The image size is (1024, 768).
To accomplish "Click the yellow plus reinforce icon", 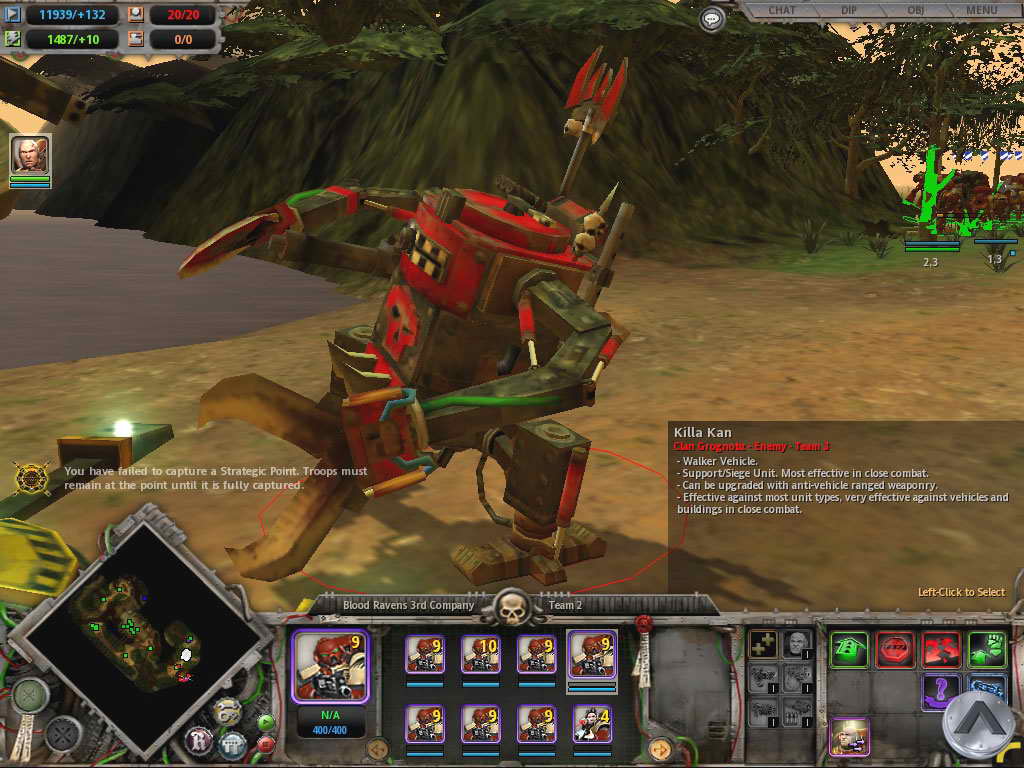I will [763, 644].
